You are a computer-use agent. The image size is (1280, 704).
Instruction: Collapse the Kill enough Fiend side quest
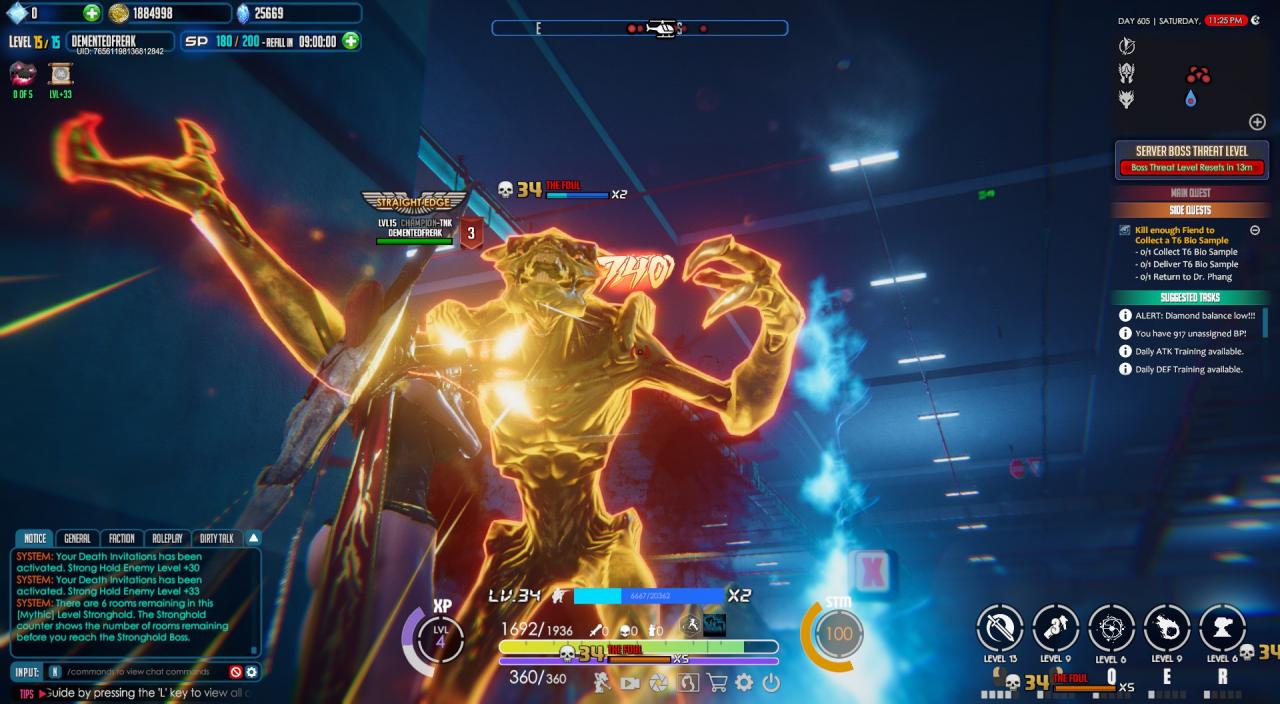[x=1255, y=230]
